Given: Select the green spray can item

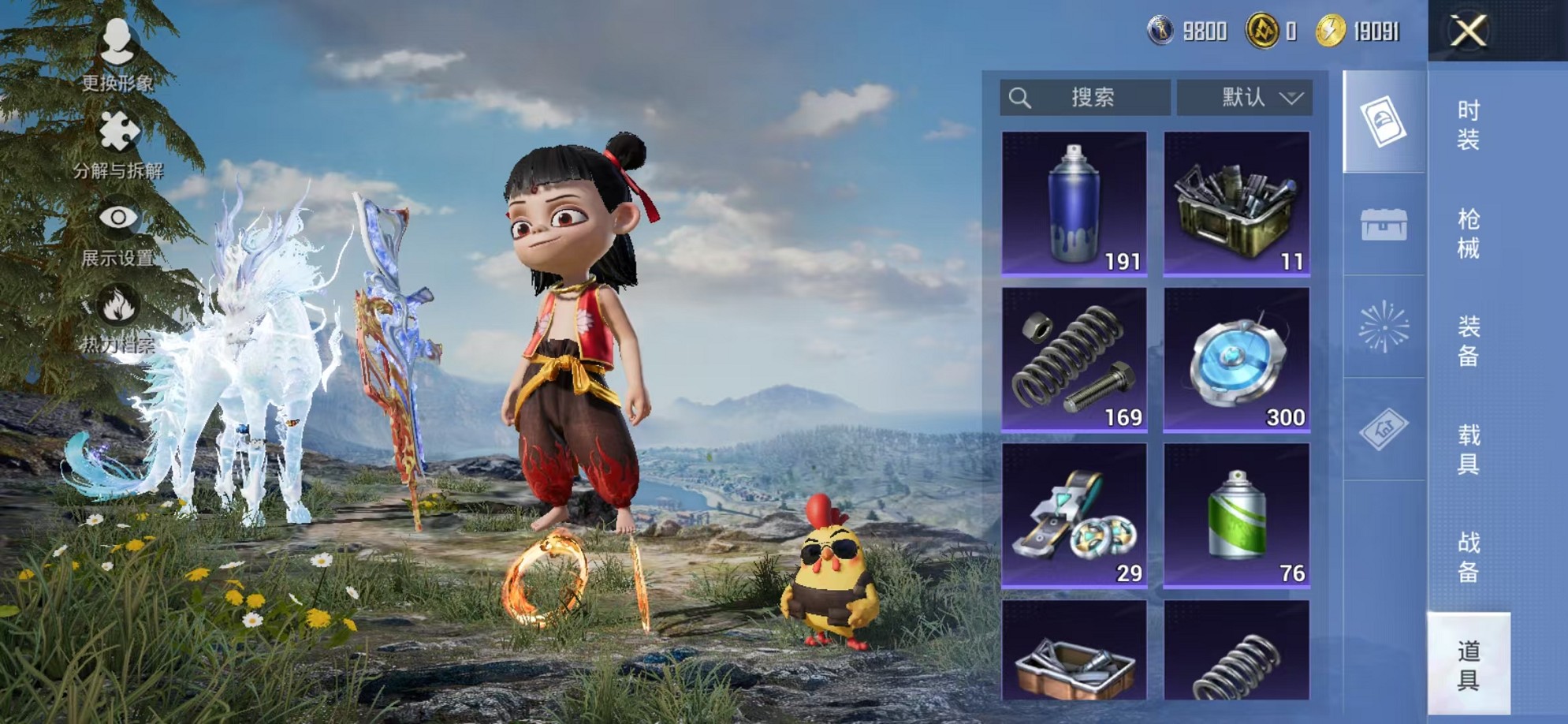Looking at the screenshot, I should click(1236, 515).
